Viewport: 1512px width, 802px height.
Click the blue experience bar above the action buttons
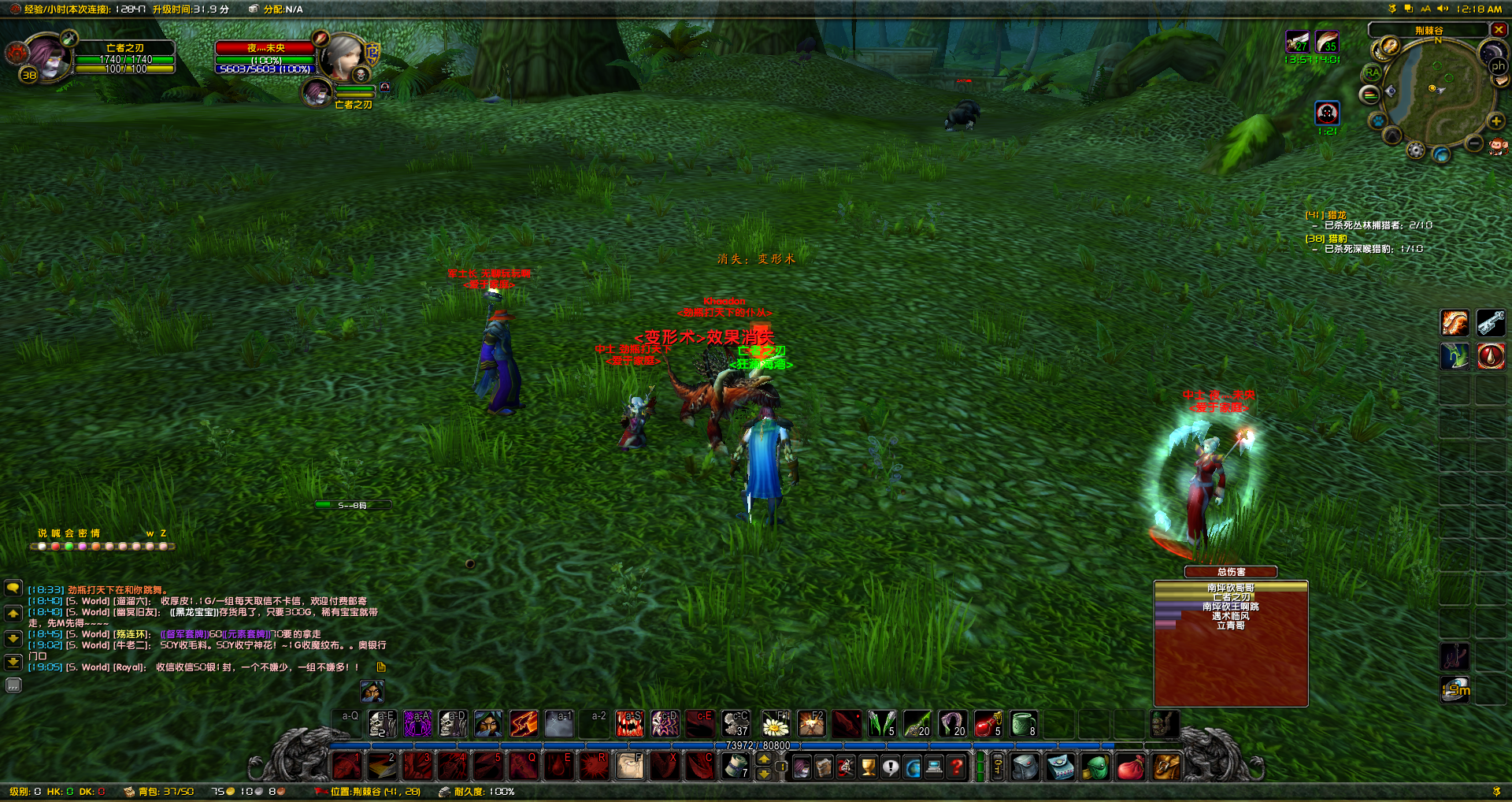[756, 744]
